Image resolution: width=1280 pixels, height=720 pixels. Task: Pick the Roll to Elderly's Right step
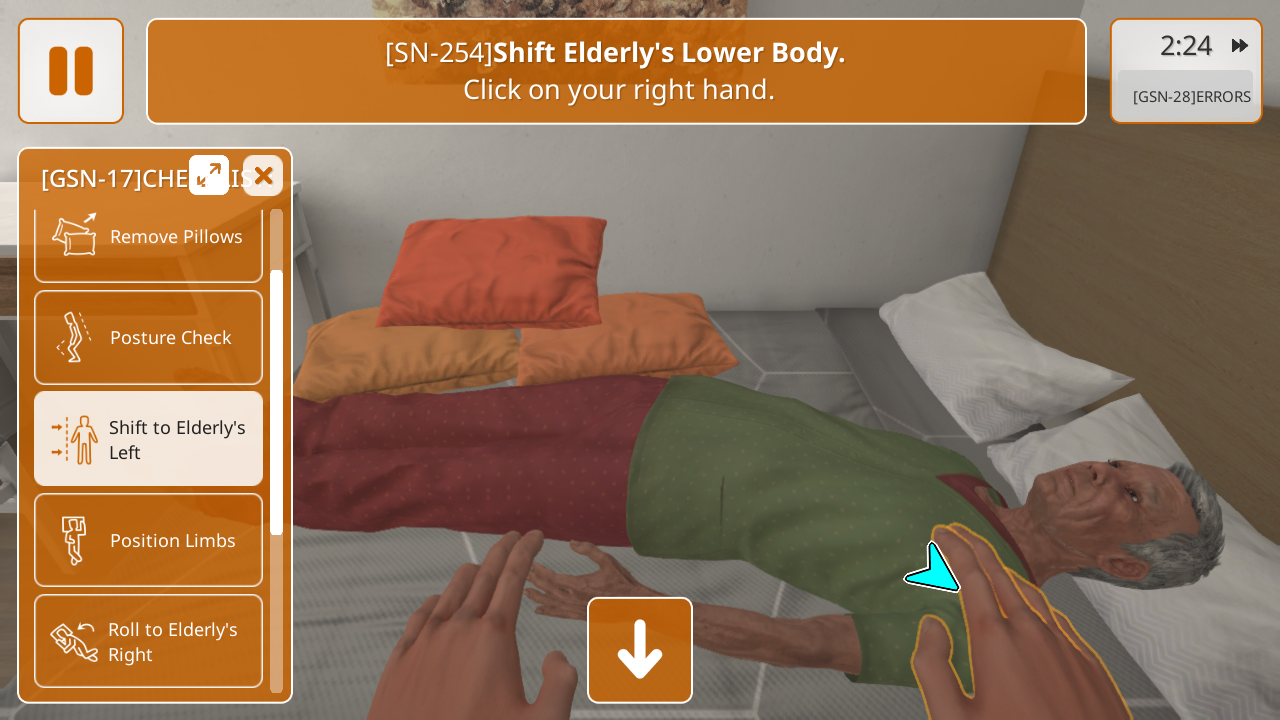click(148, 641)
